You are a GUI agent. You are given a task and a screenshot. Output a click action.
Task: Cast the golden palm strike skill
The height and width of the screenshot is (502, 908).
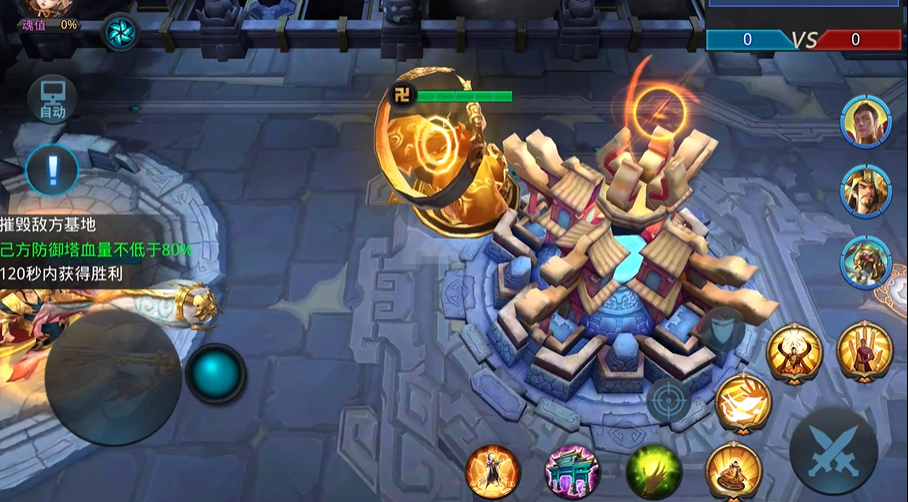pos(742,401)
